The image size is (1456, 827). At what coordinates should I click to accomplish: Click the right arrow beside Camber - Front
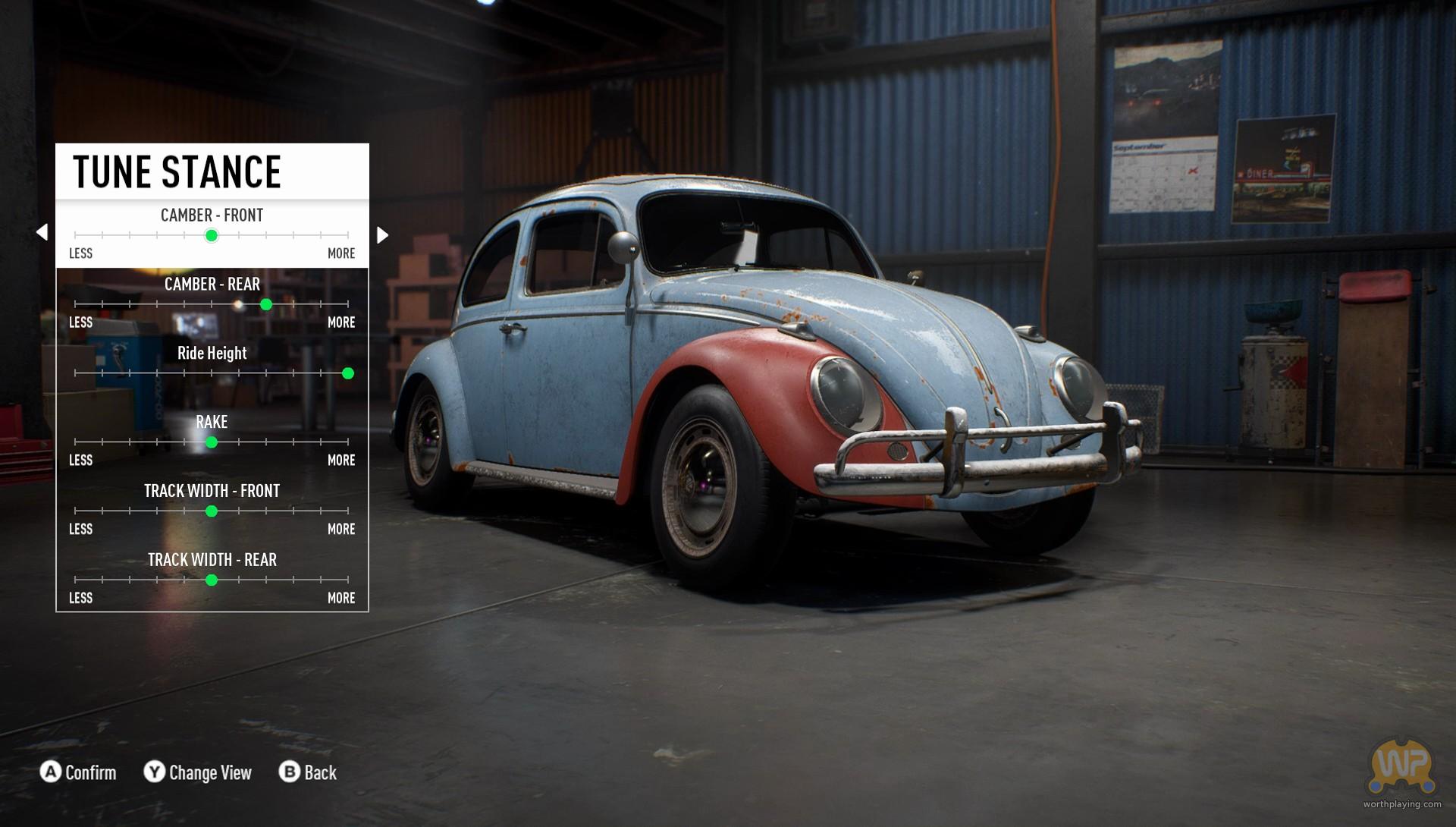pos(383,235)
